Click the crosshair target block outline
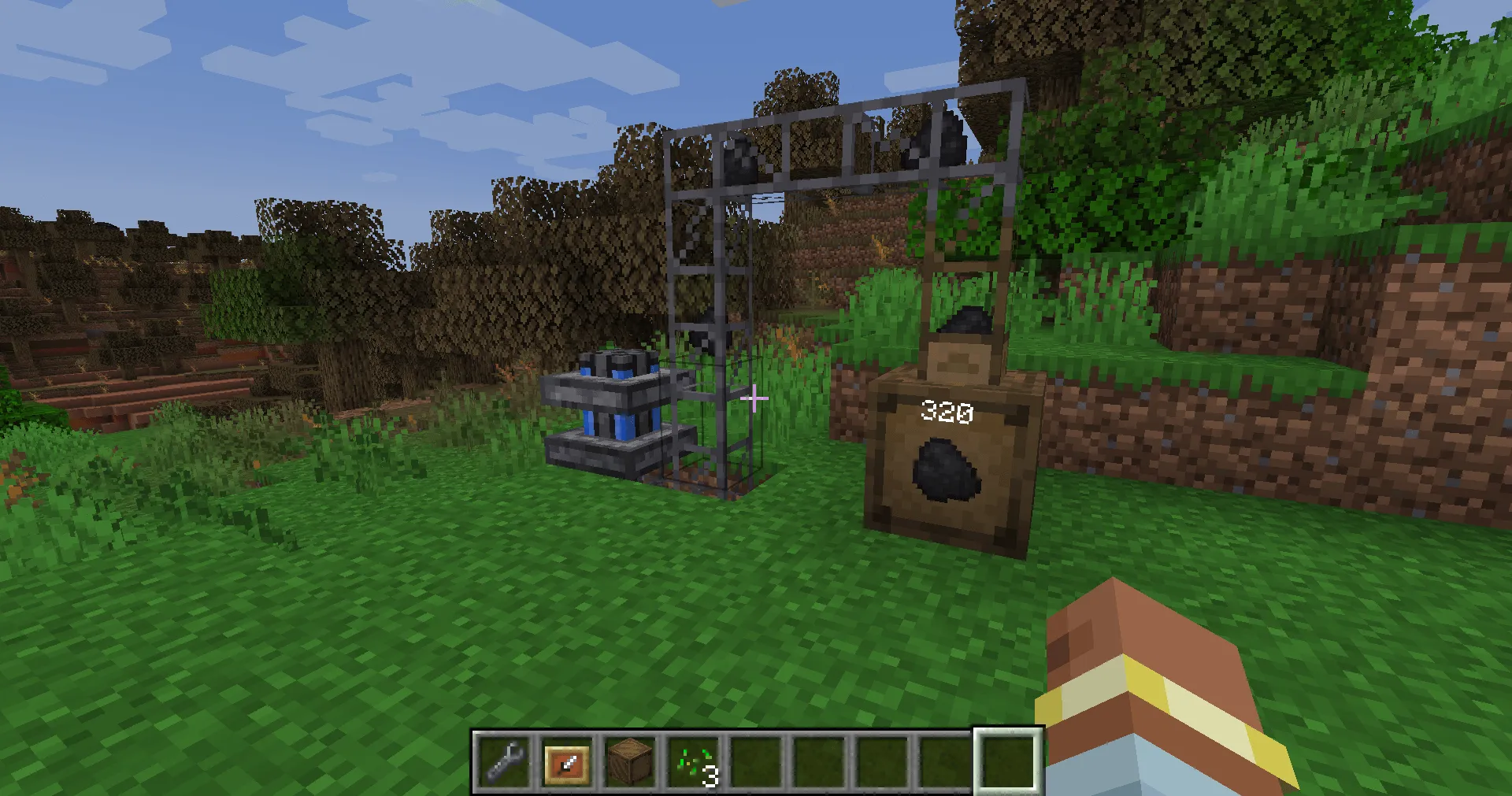The height and width of the screenshot is (796, 1512). coord(754,398)
